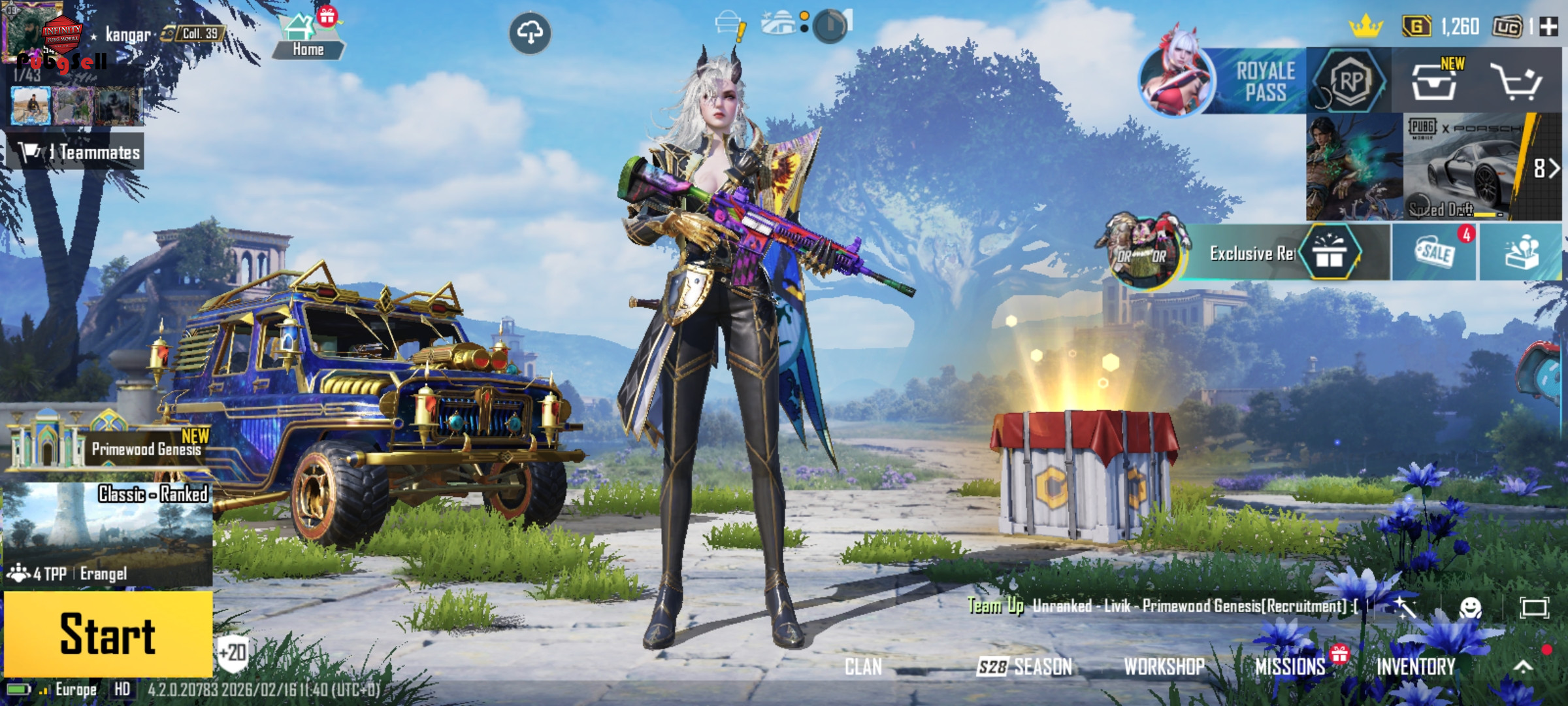Viewport: 1568px width, 706px height.
Task: Expand the bottom menu up arrow
Action: (x=1523, y=667)
